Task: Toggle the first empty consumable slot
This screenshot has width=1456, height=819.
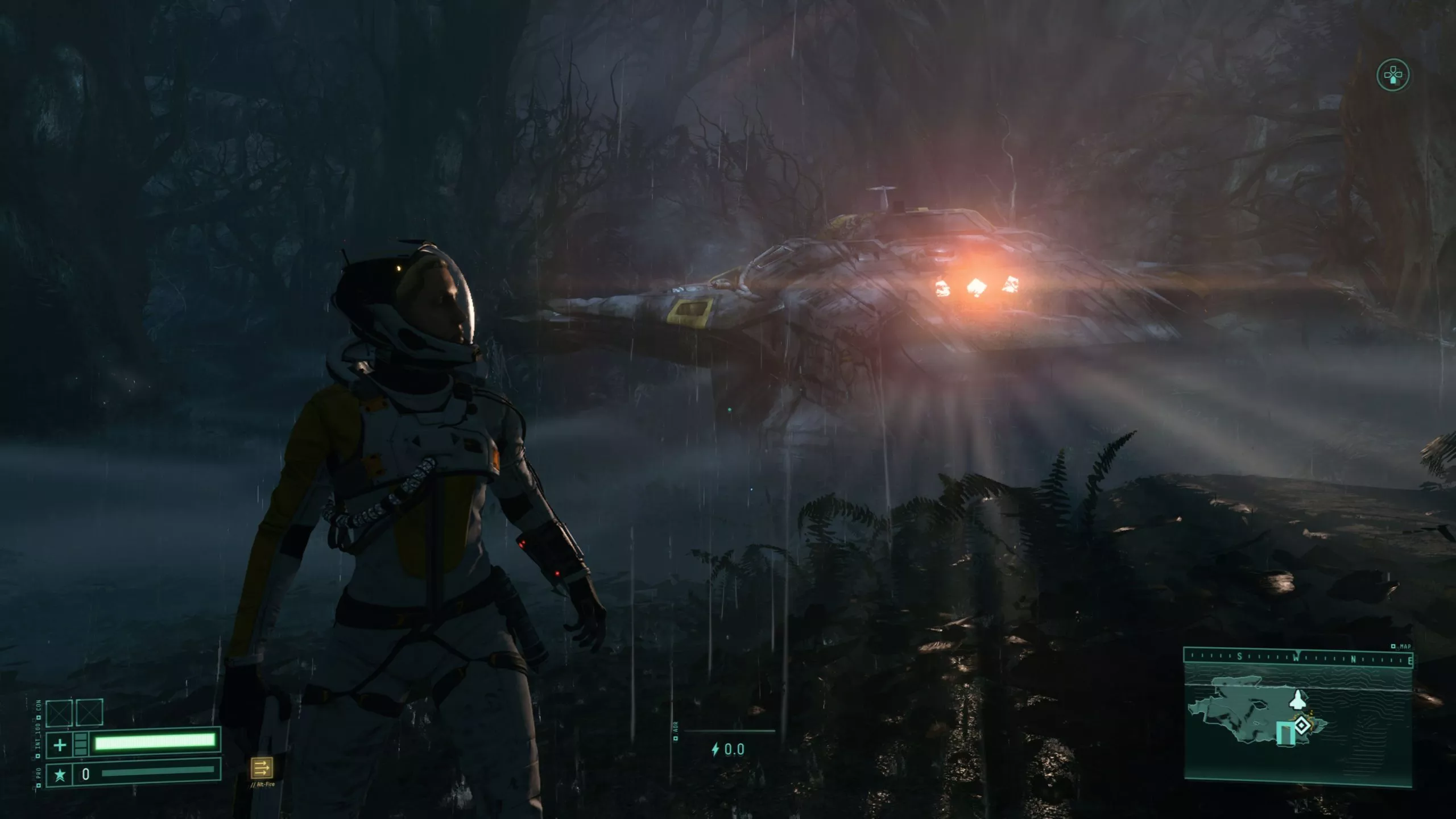Action: point(59,714)
